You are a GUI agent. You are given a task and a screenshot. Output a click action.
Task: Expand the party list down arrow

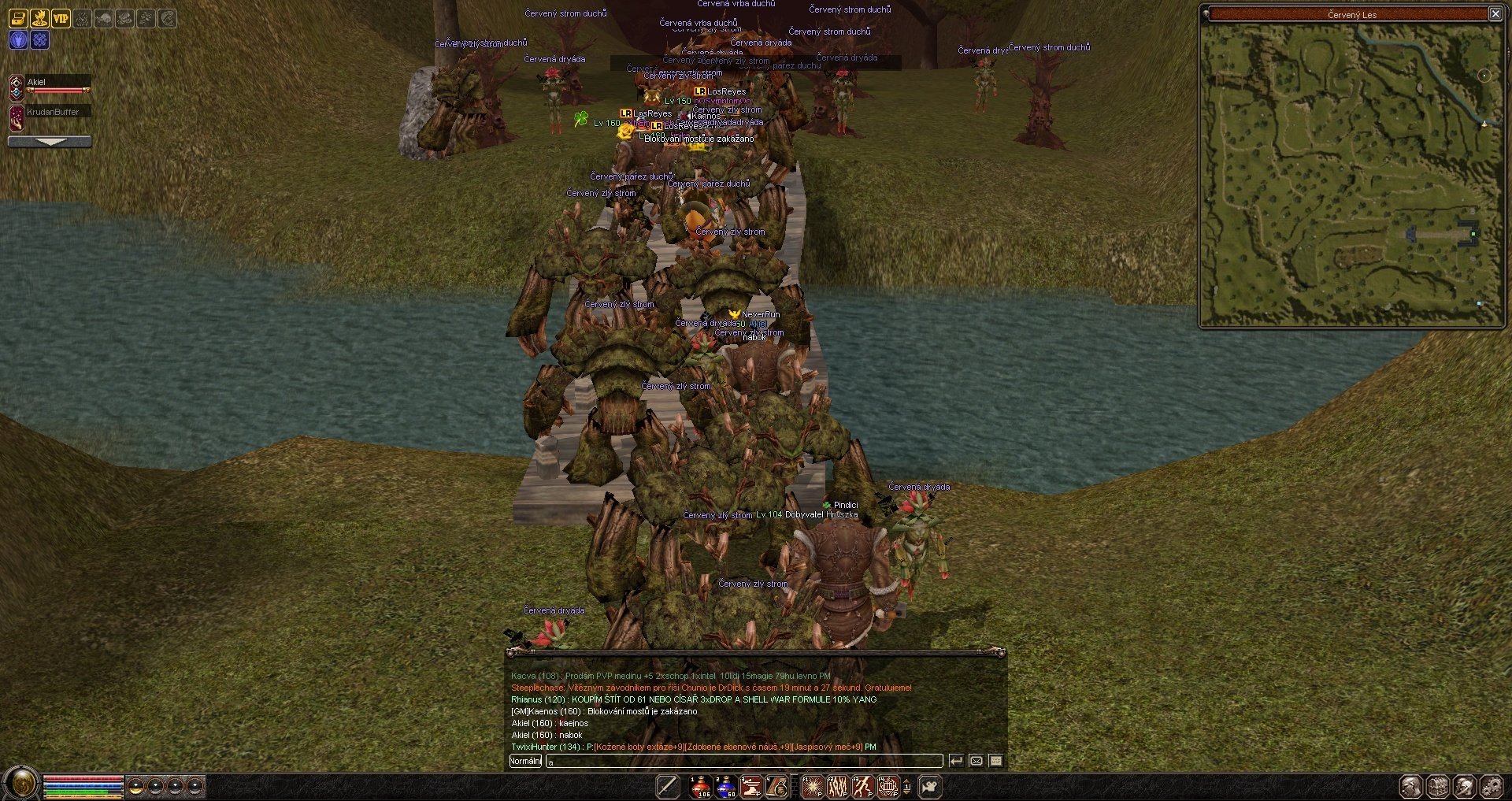(50, 142)
